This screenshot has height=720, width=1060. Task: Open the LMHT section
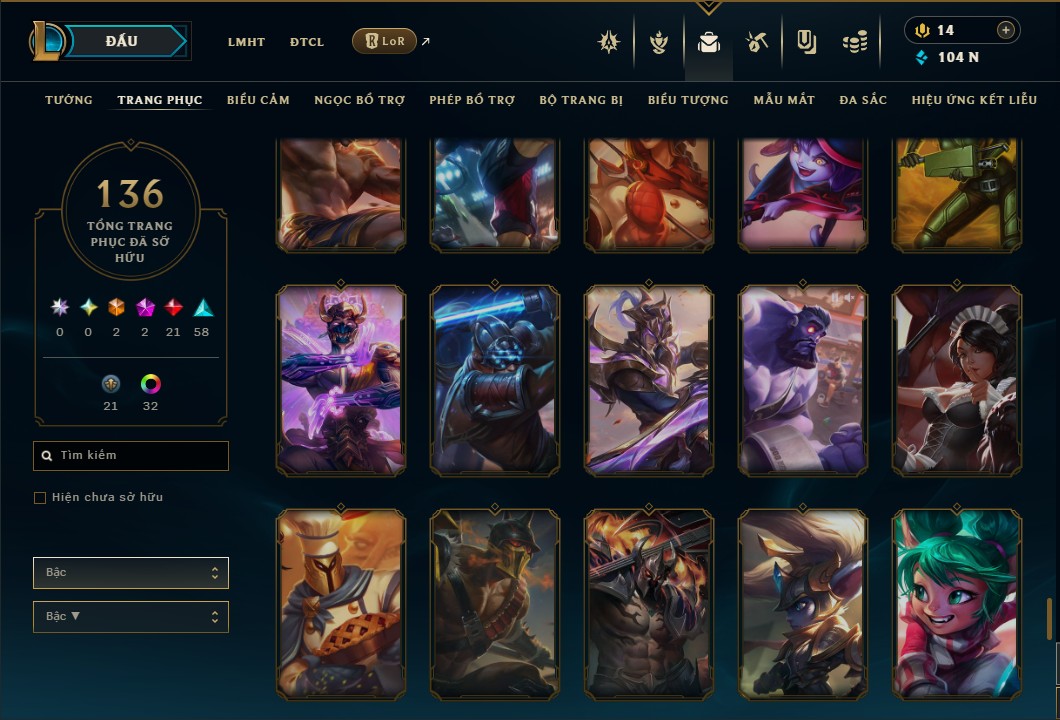click(246, 42)
